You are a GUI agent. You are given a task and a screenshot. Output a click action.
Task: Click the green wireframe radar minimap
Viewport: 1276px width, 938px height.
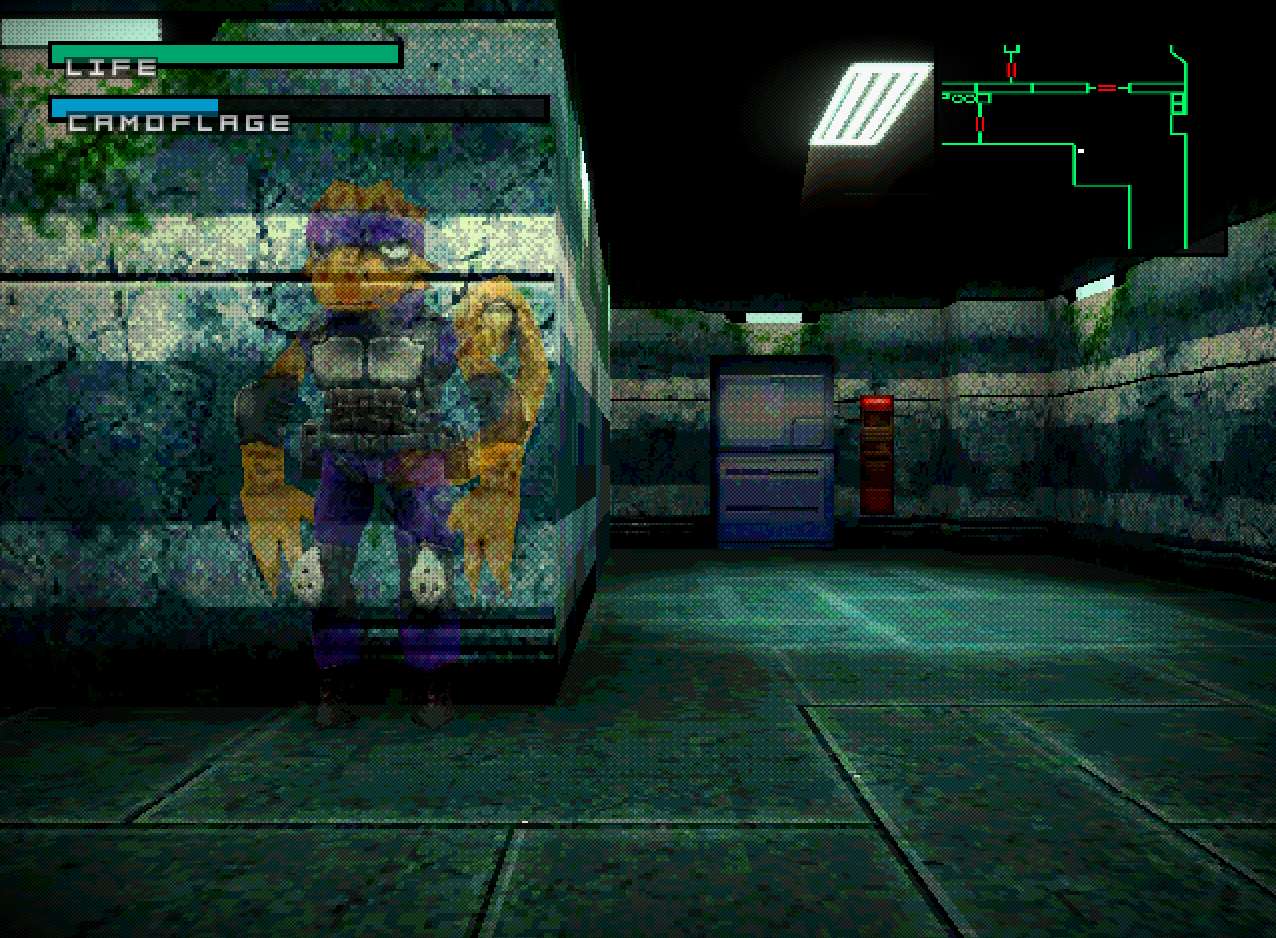tap(1065, 140)
